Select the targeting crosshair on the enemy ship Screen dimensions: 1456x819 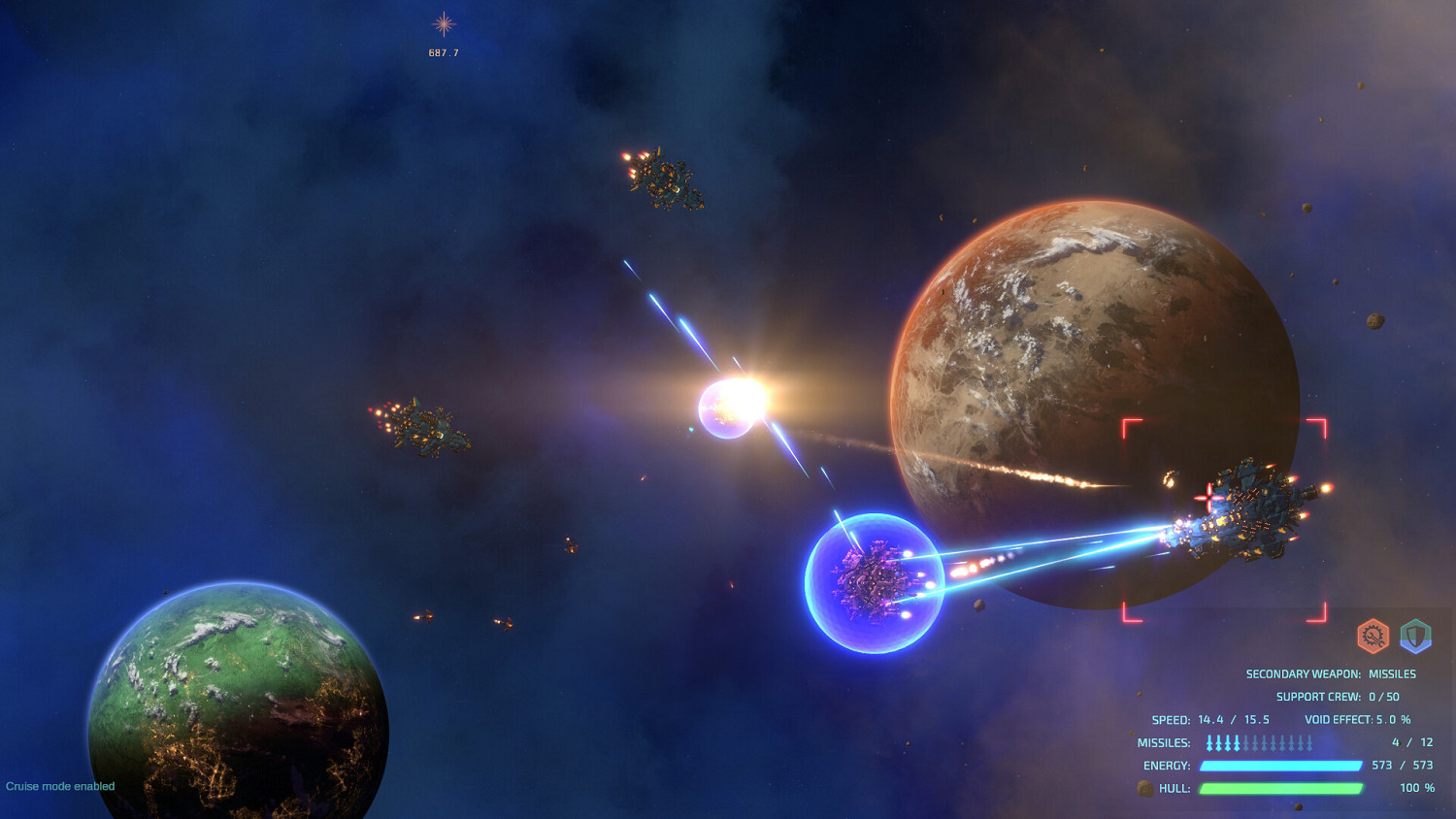(1208, 500)
